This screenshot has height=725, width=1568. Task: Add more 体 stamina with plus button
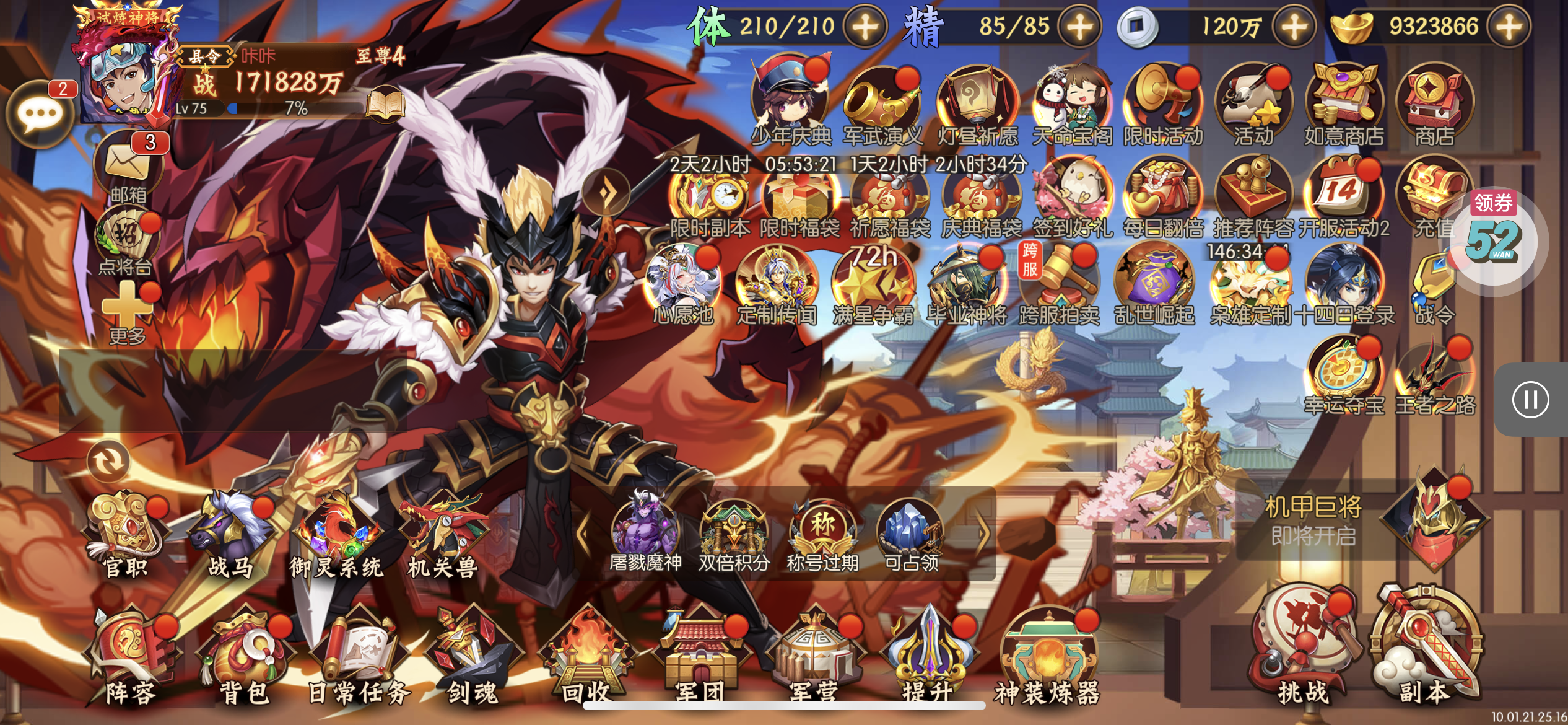866,27
